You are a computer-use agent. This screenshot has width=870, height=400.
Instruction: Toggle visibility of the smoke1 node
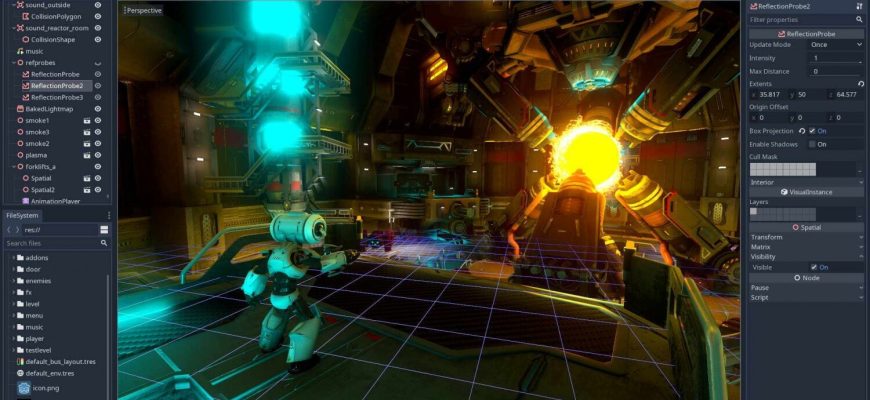(98, 120)
